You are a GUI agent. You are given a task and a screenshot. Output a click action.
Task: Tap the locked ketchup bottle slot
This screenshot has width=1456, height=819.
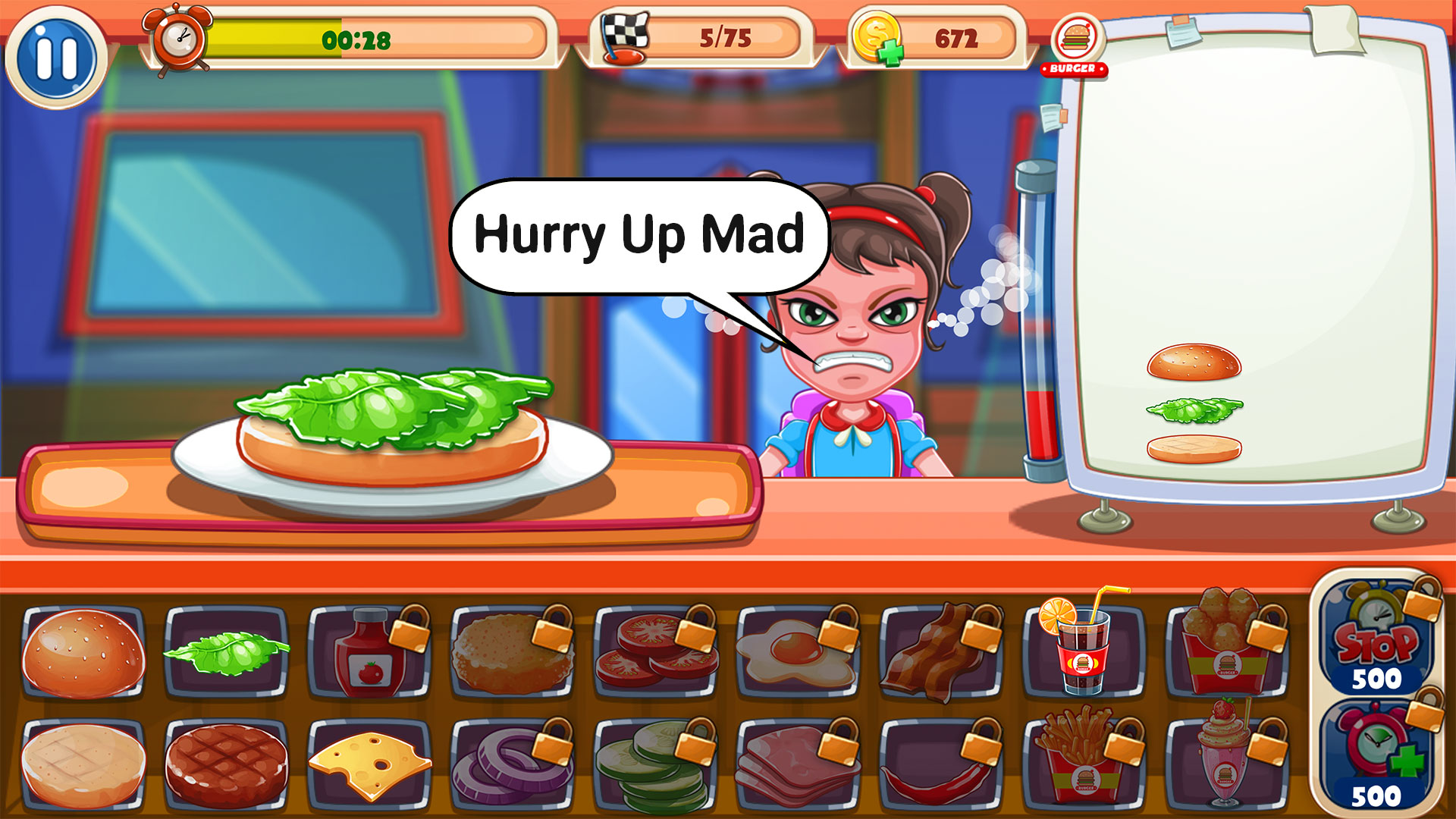point(369,653)
